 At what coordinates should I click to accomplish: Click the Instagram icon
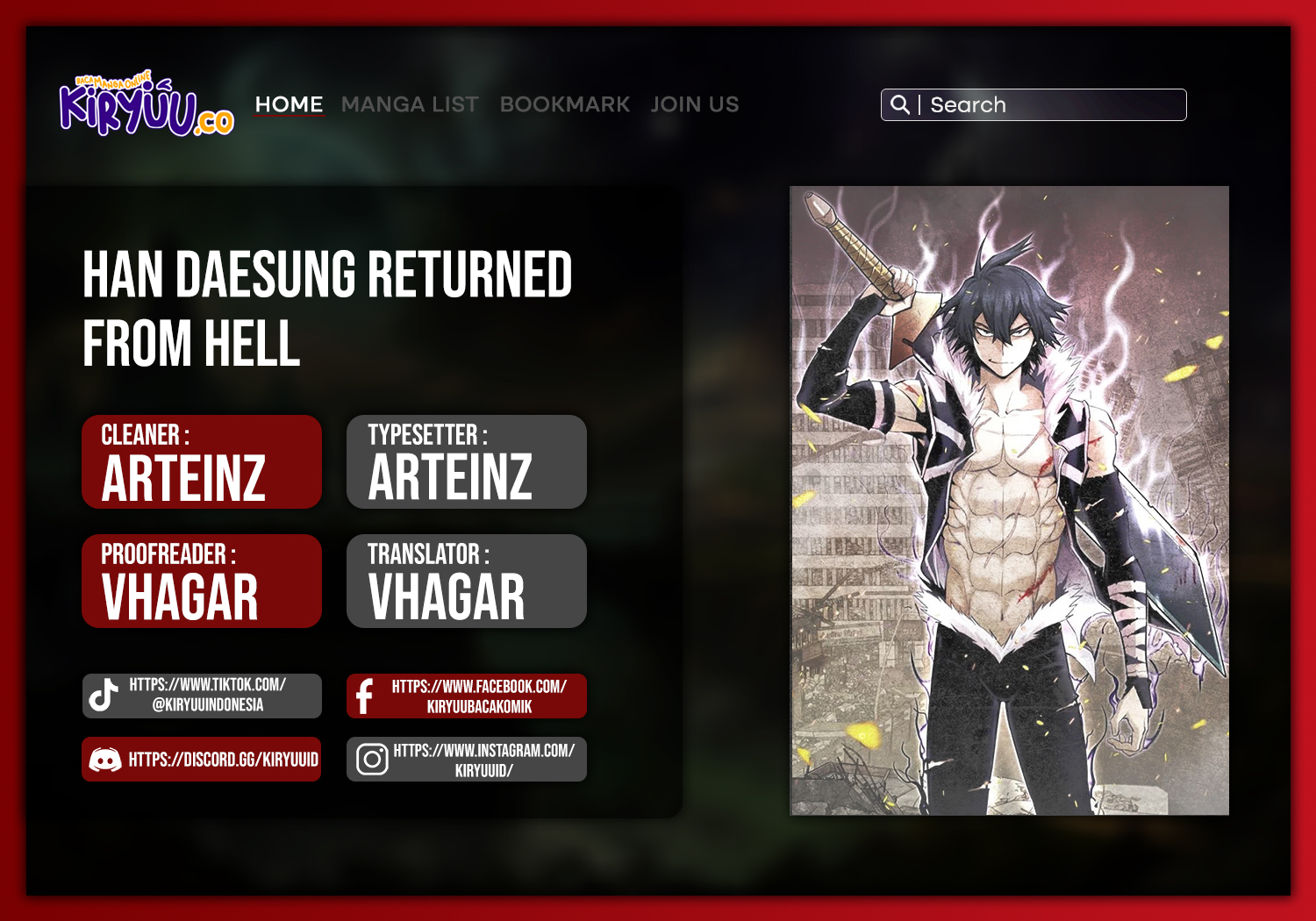pyautogui.click(x=371, y=760)
